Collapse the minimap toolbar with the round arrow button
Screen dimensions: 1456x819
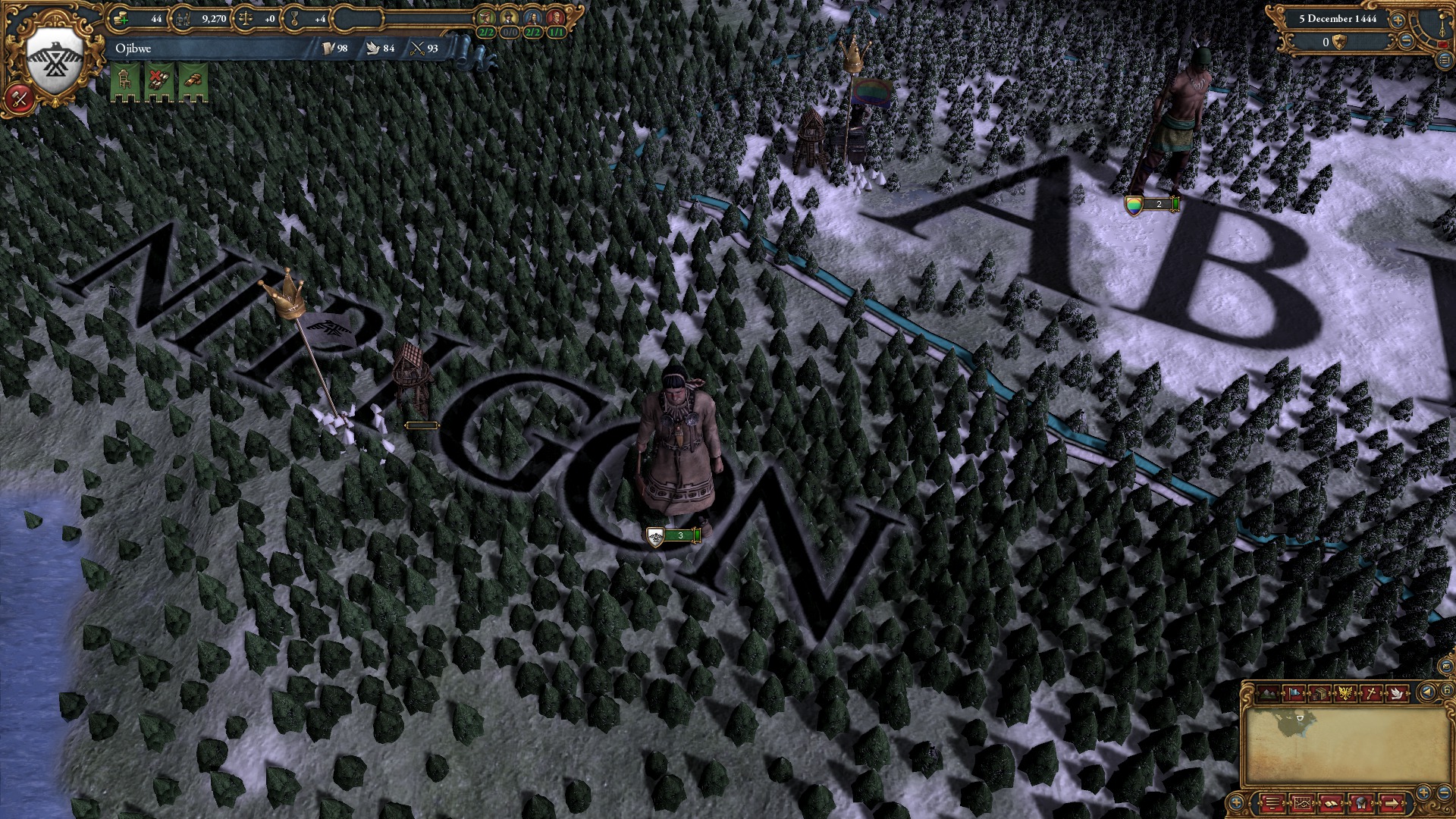coord(1427,692)
